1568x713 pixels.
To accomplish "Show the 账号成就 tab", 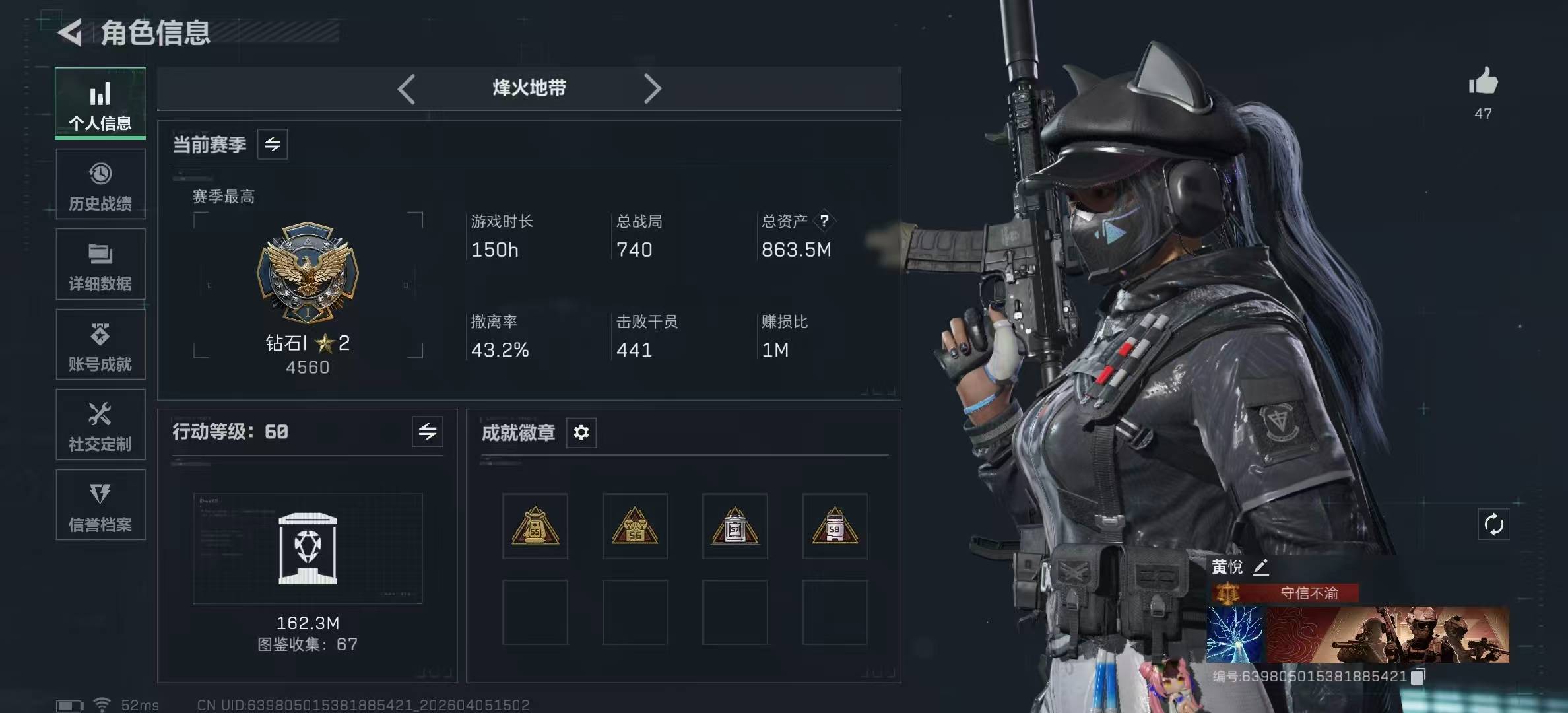I will [100, 345].
